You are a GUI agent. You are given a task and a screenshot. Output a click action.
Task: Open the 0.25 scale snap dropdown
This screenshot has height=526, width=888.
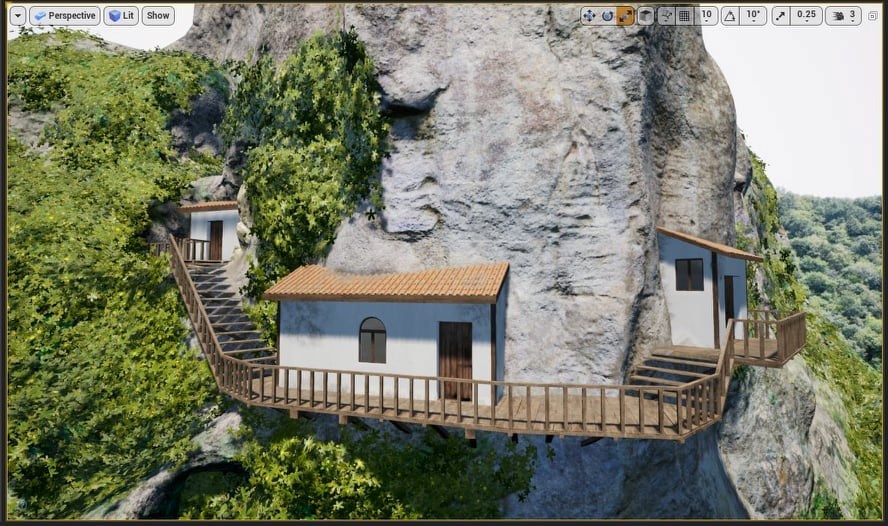(806, 16)
